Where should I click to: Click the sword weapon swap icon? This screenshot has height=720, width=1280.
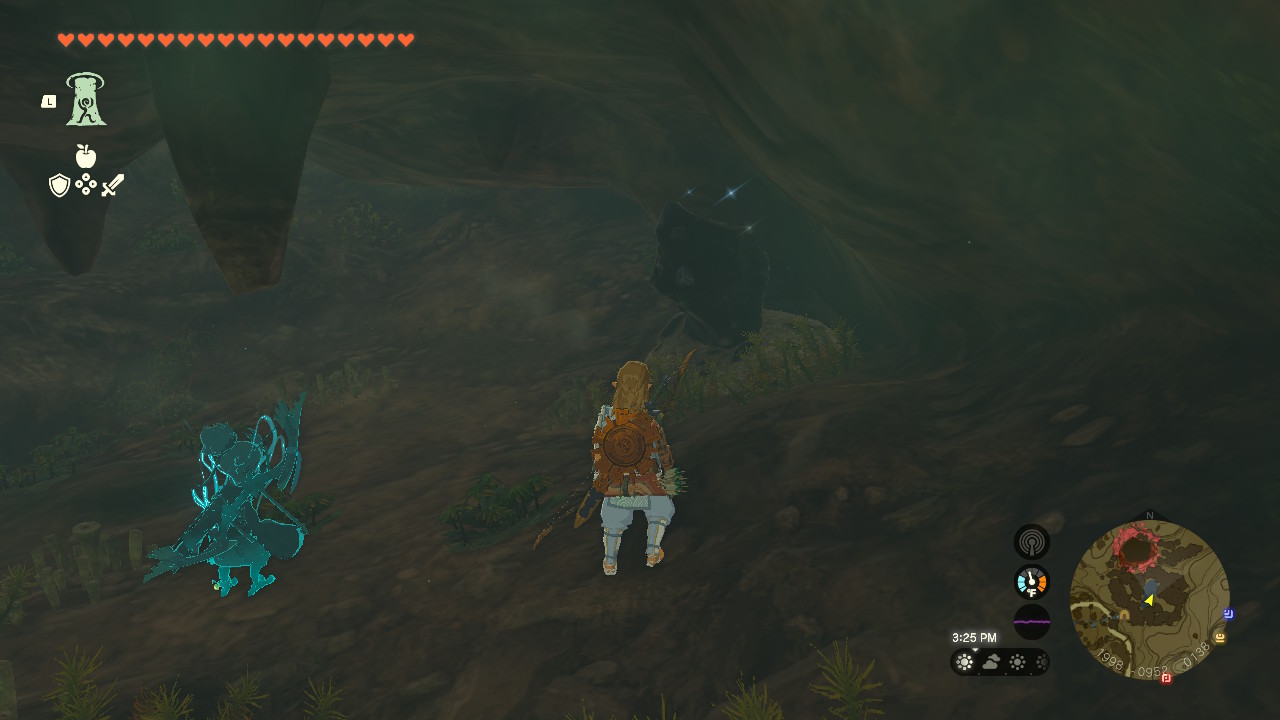(113, 184)
